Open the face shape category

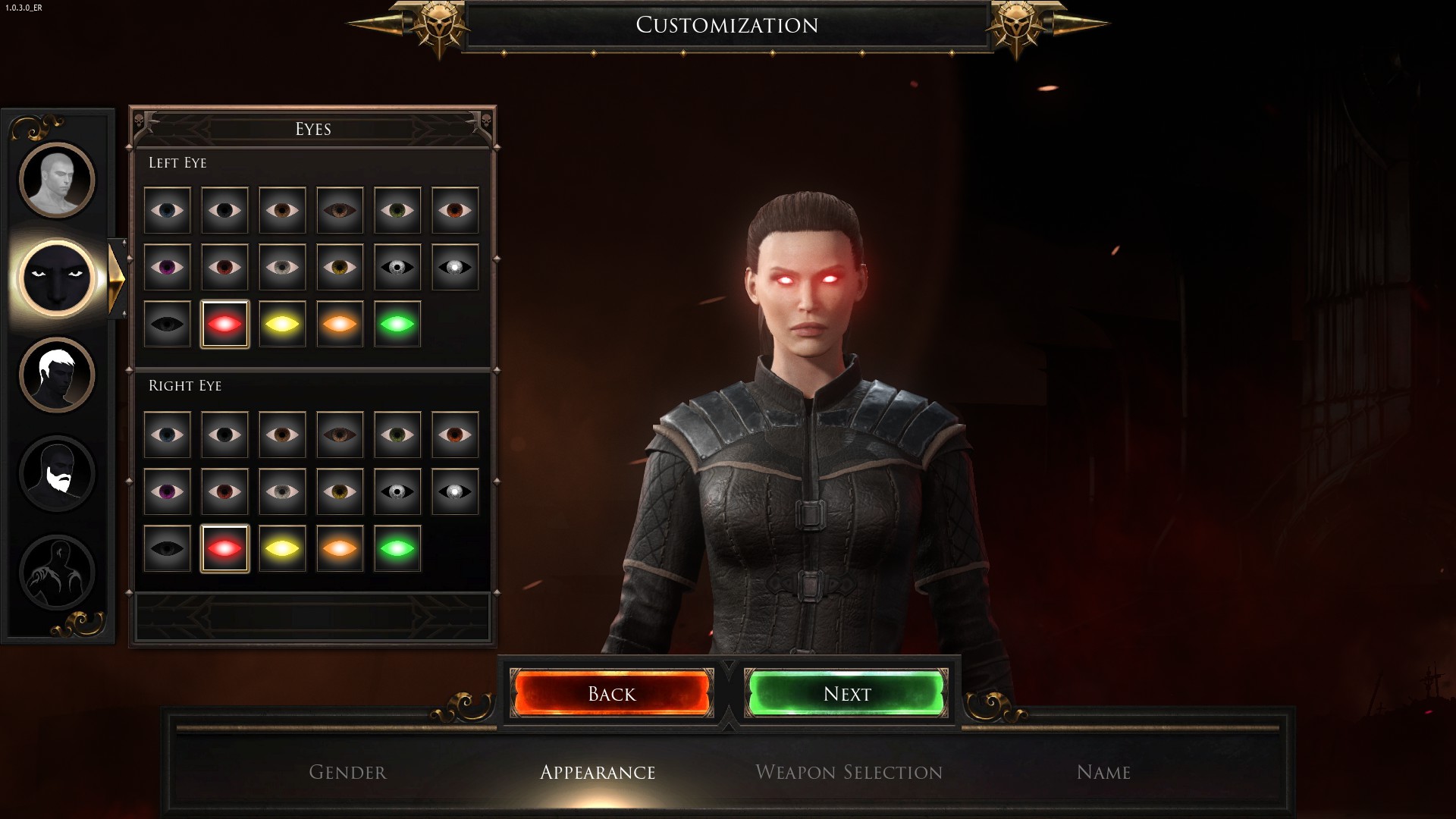pyautogui.click(x=57, y=180)
